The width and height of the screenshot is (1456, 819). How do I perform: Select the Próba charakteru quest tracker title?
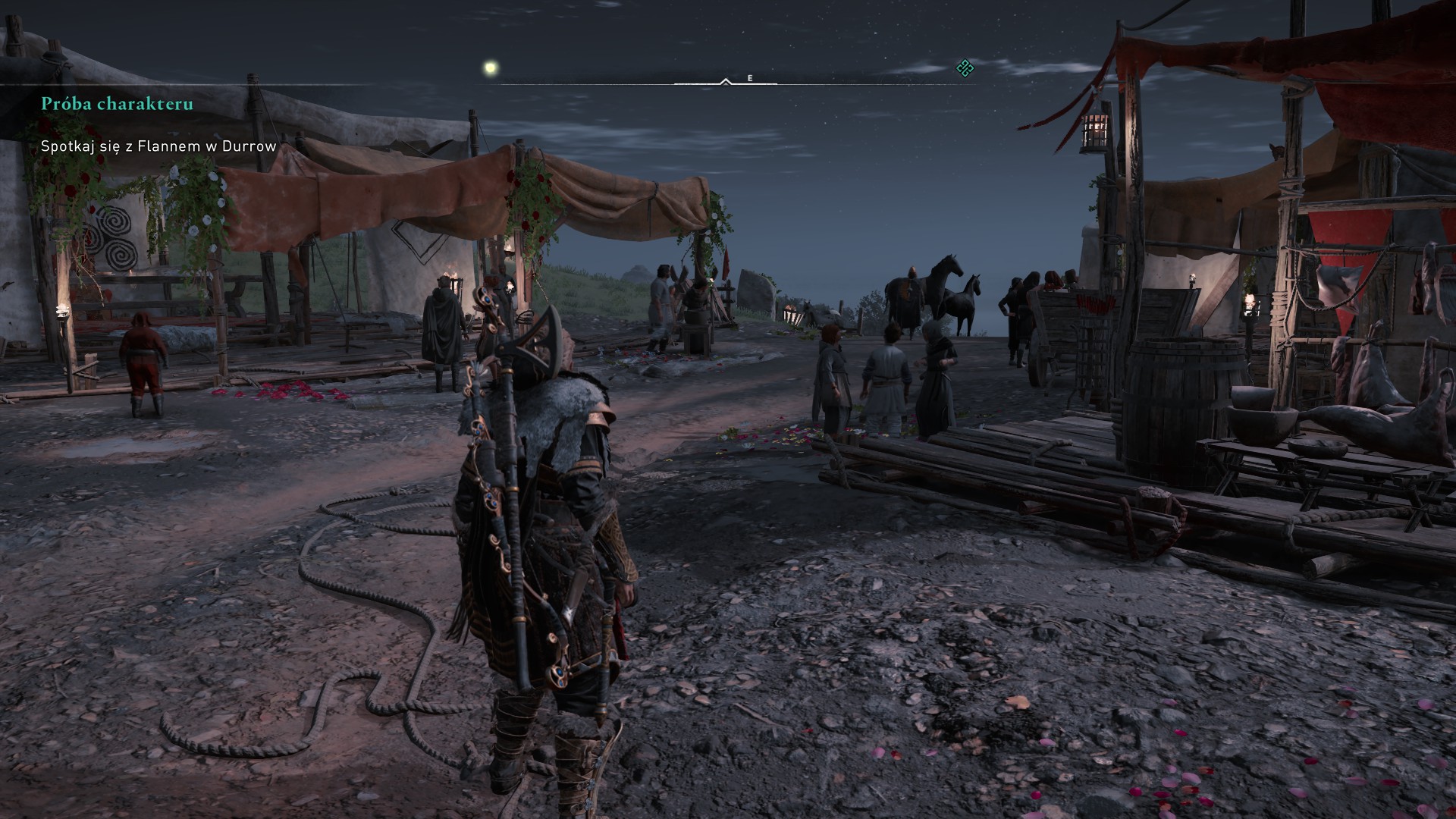[x=117, y=104]
